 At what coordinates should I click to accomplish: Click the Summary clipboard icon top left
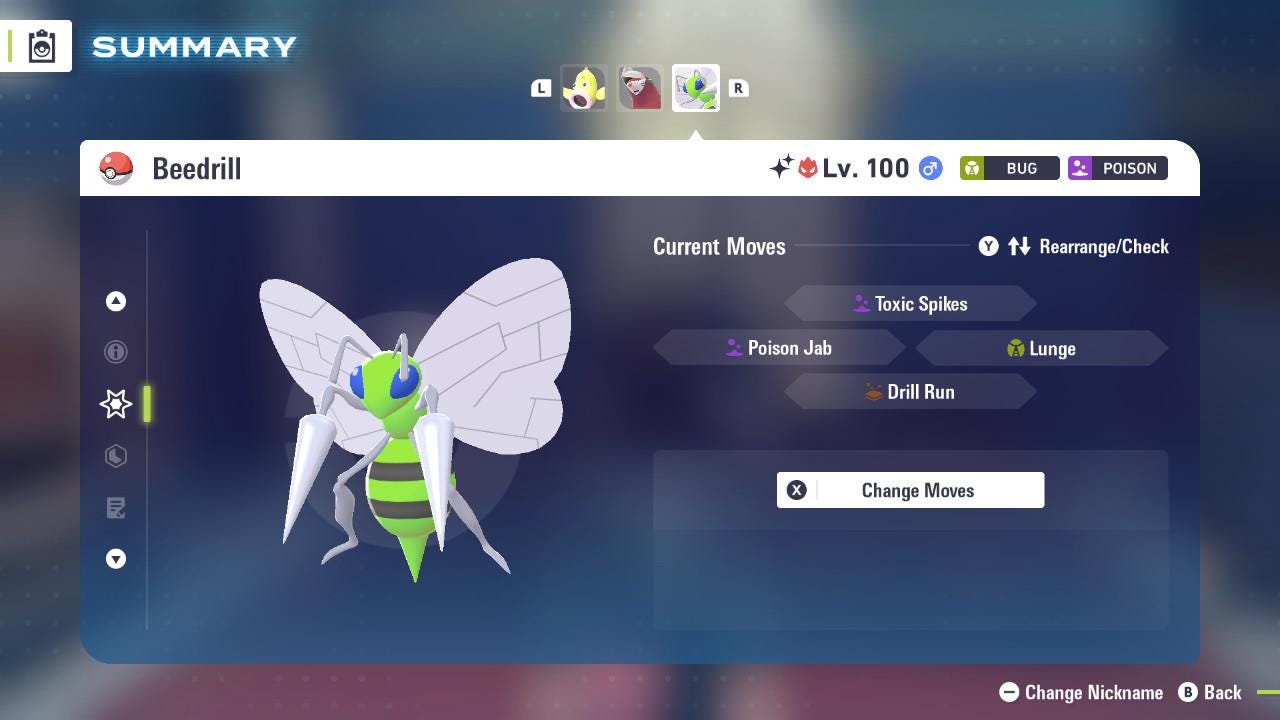coord(41,45)
